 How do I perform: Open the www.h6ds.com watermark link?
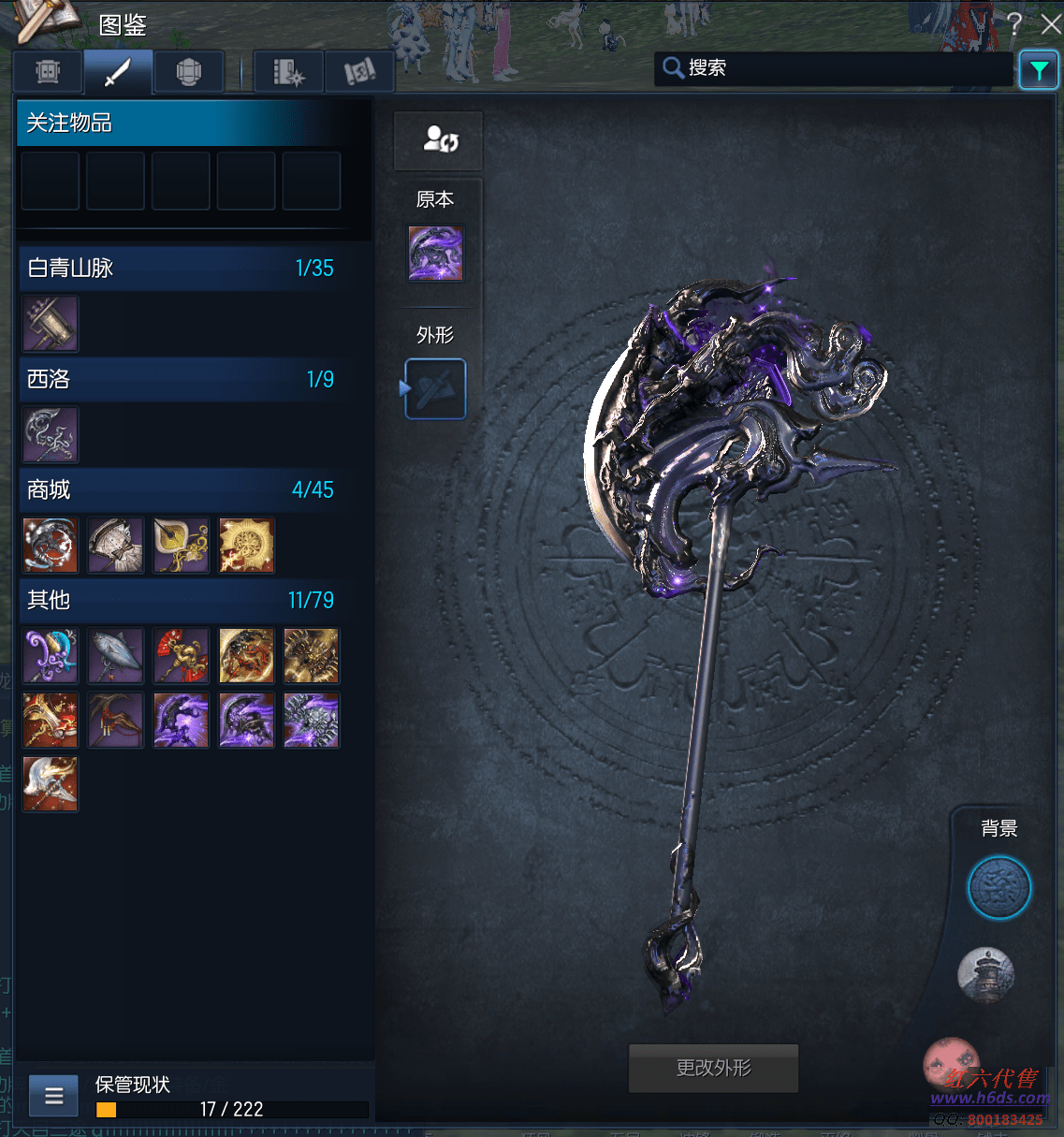point(989,1098)
